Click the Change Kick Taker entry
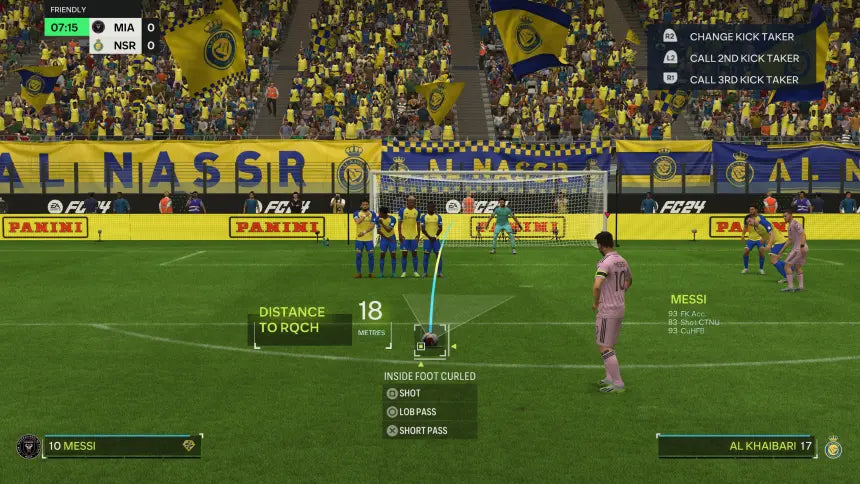Screen dimensions: 860x484 [743, 36]
